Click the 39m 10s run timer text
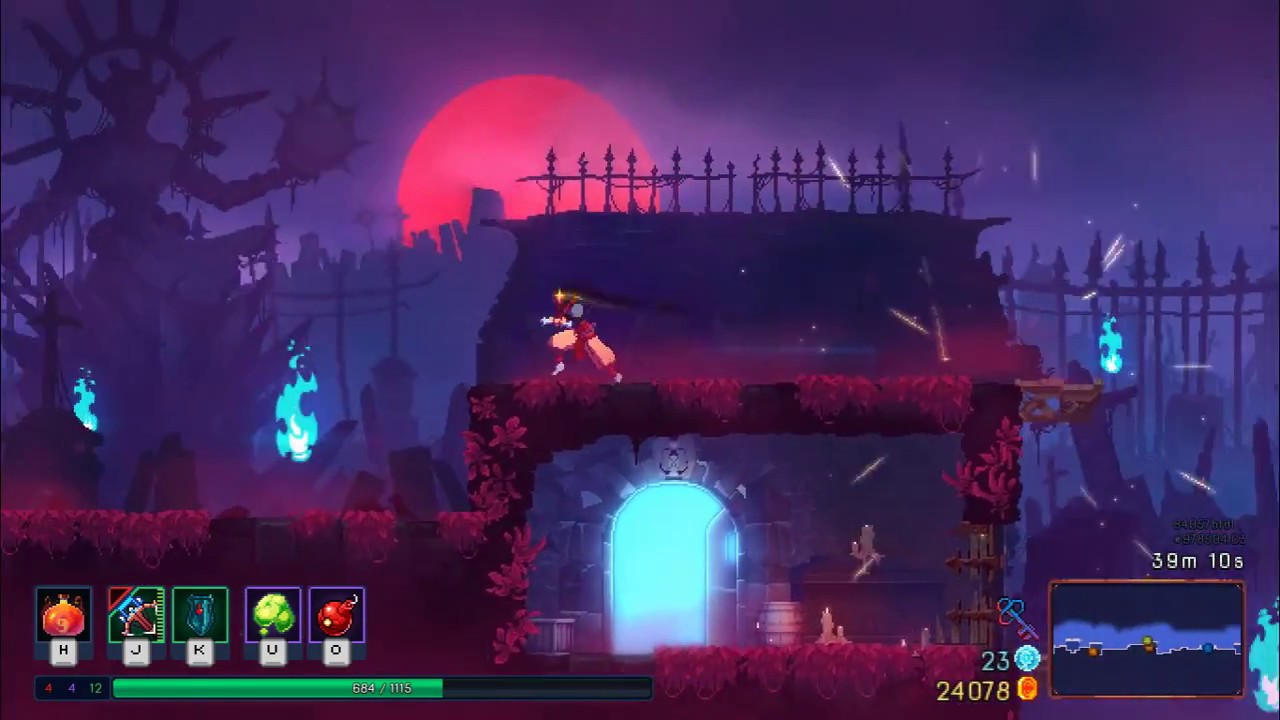 click(1197, 561)
